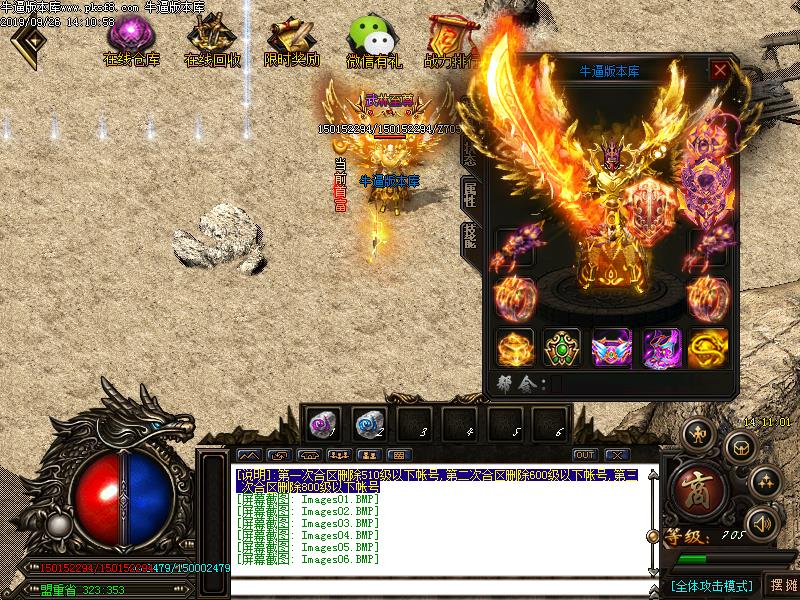Toggle the sound speaker button
Viewport: 800px width, 600px height.
(763, 522)
